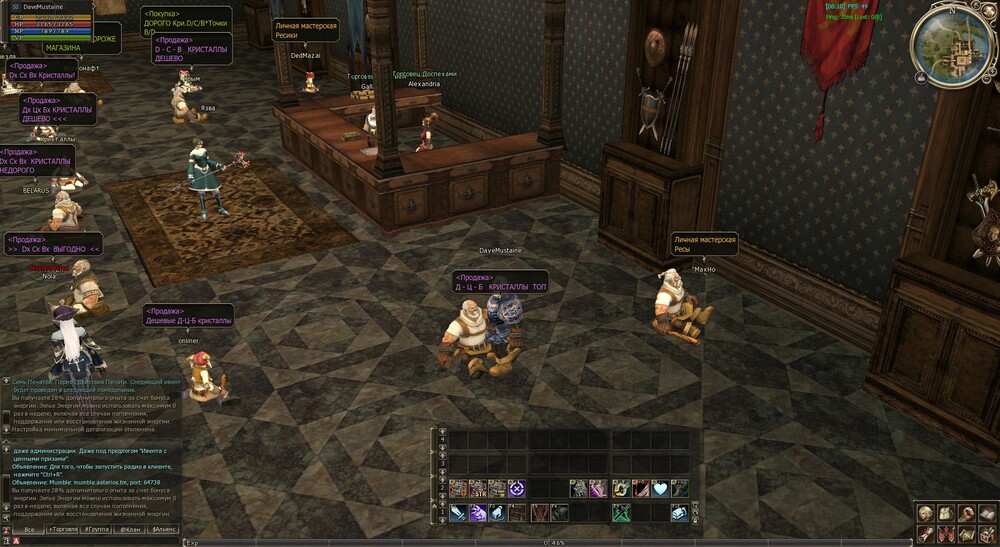Image resolution: width=1000 pixels, height=547 pixels.
Task: Activate the green crossed swords skill
Action: (x=620, y=513)
